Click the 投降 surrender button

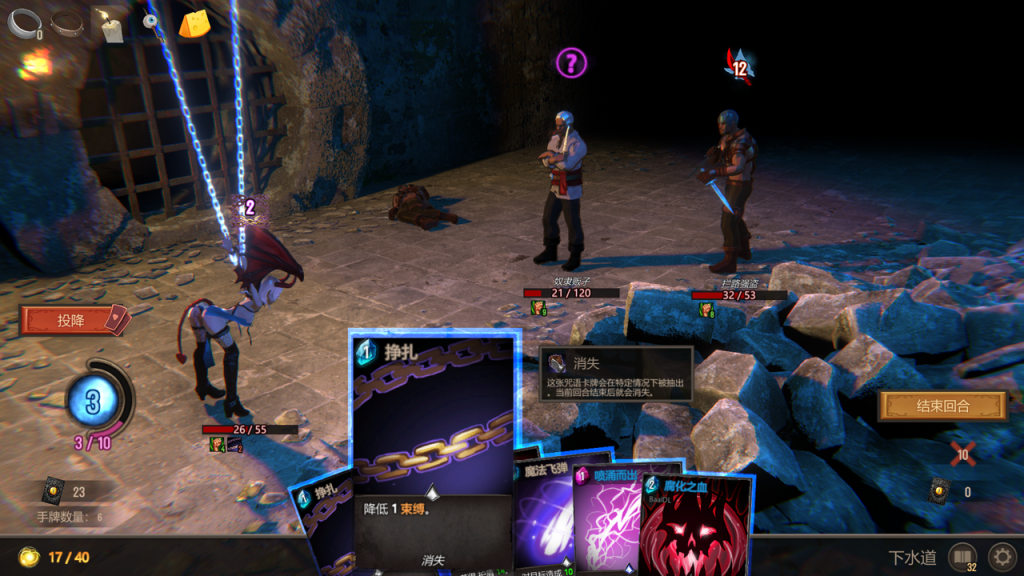coord(72,320)
